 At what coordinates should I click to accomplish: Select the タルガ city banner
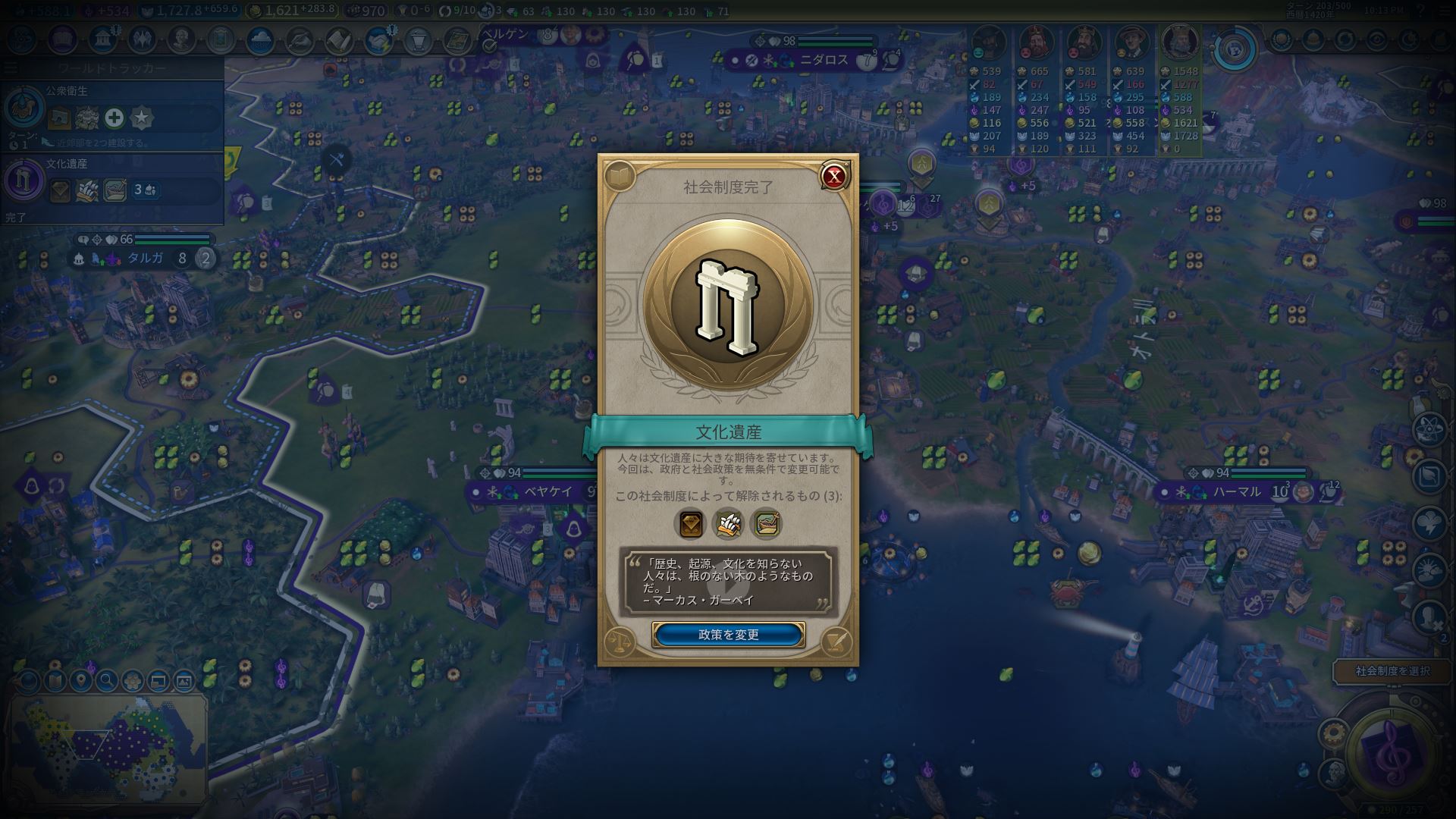(x=144, y=258)
